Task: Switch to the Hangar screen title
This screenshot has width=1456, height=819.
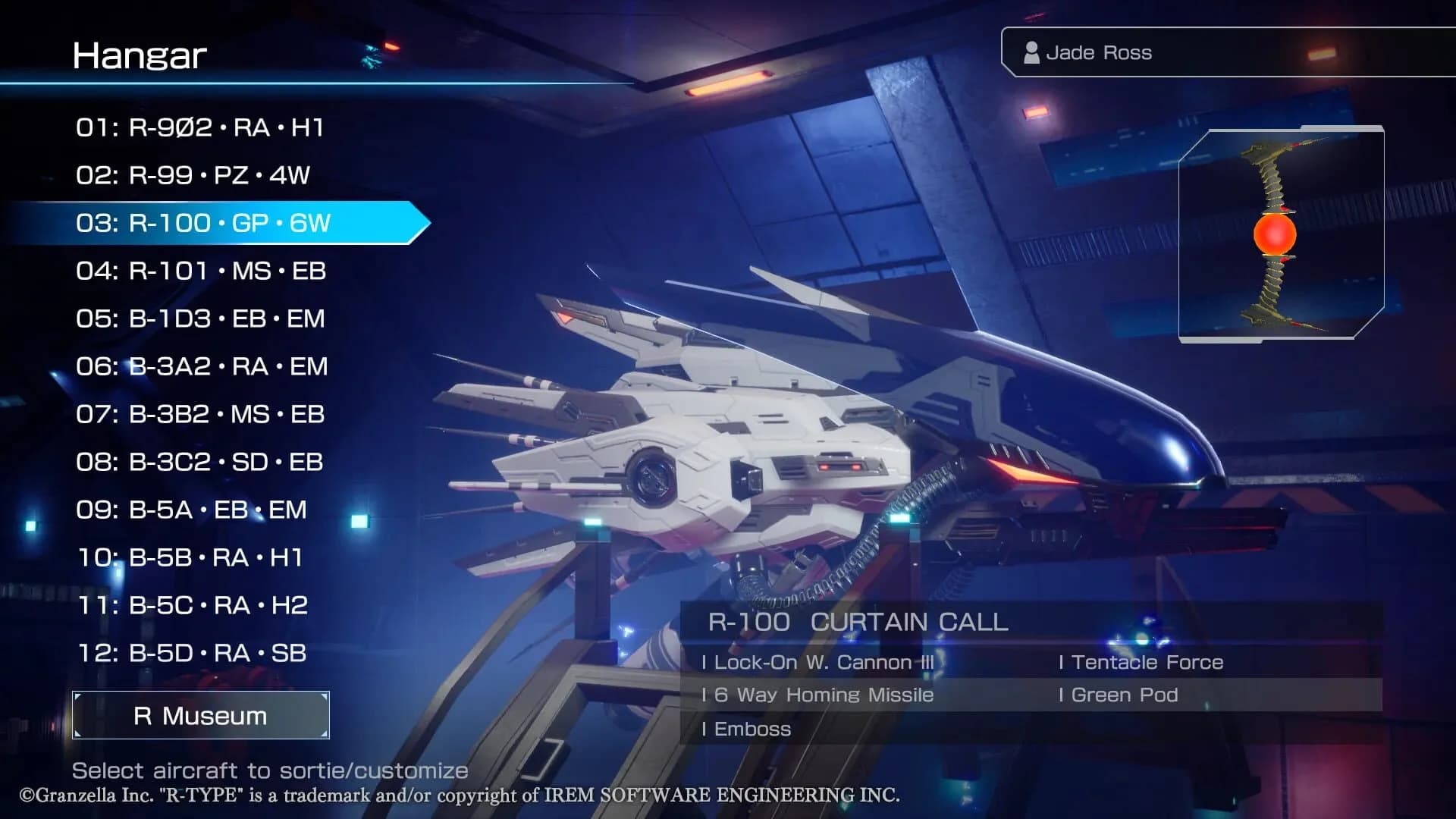Action: point(140,55)
